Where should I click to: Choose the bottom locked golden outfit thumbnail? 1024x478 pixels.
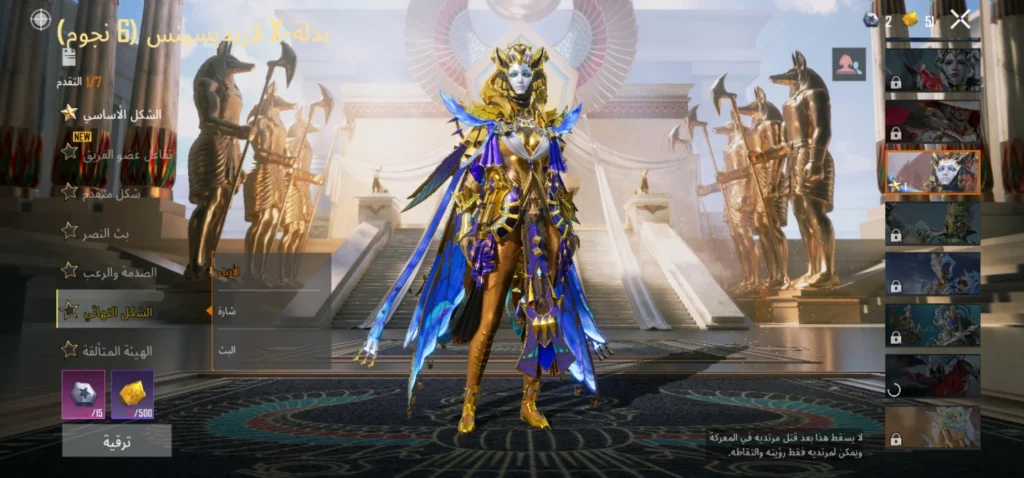tap(932, 426)
